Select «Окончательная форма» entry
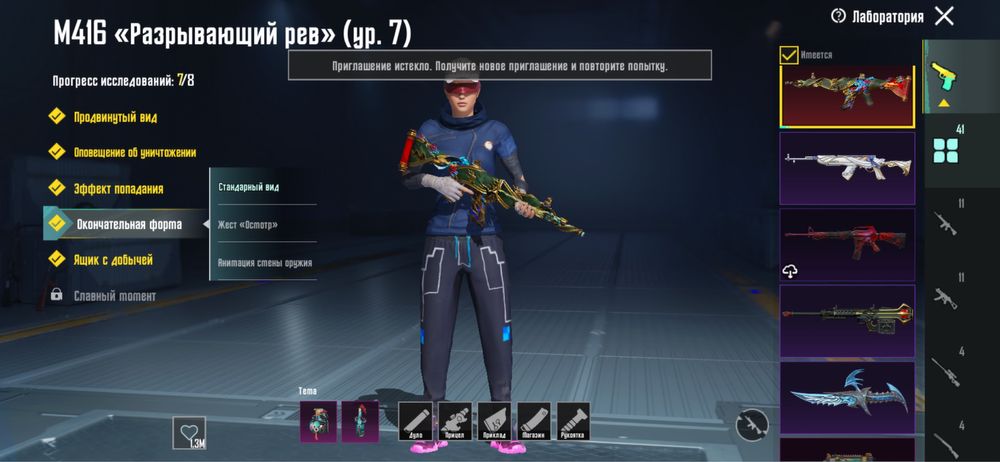This screenshot has width=1000, height=462. pos(128,224)
